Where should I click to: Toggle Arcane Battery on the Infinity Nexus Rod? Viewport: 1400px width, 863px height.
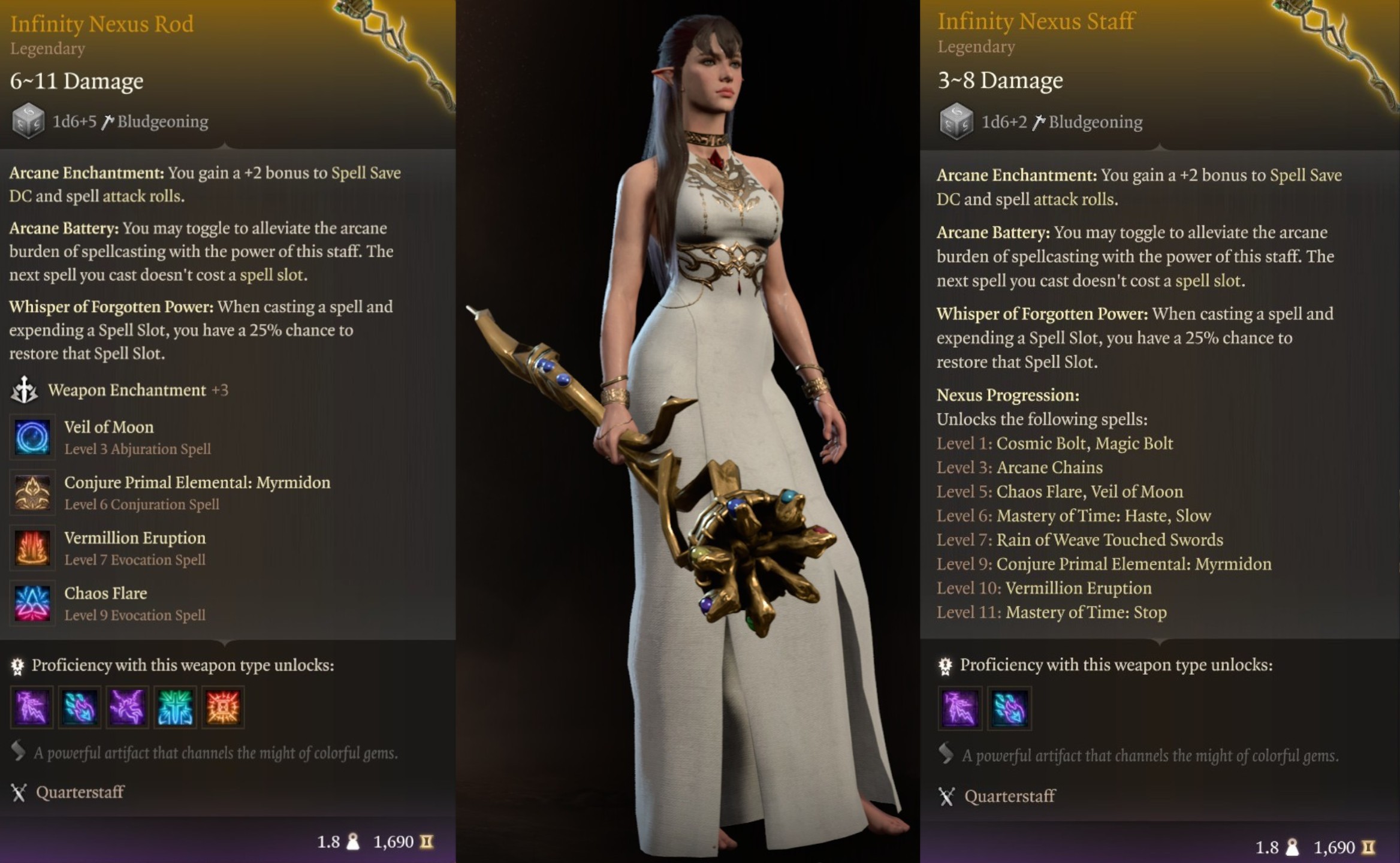click(x=63, y=228)
